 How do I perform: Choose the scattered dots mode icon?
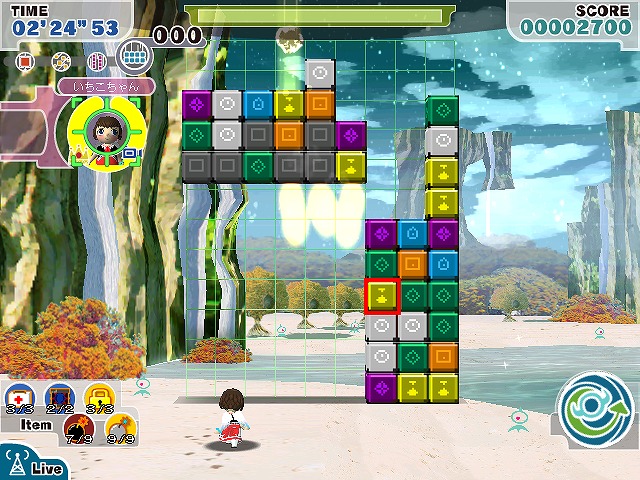pyautogui.click(x=61, y=62)
